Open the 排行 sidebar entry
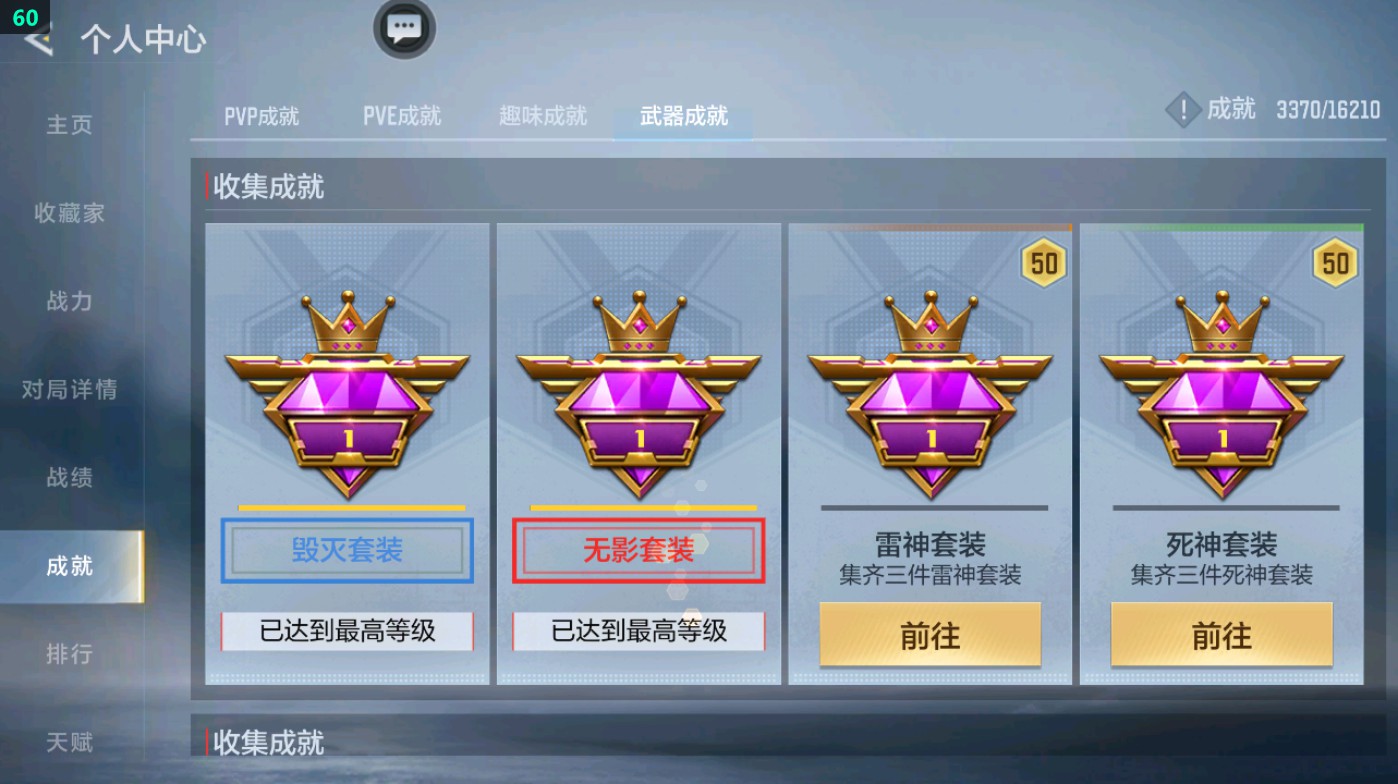This screenshot has width=1398, height=784. [72, 654]
